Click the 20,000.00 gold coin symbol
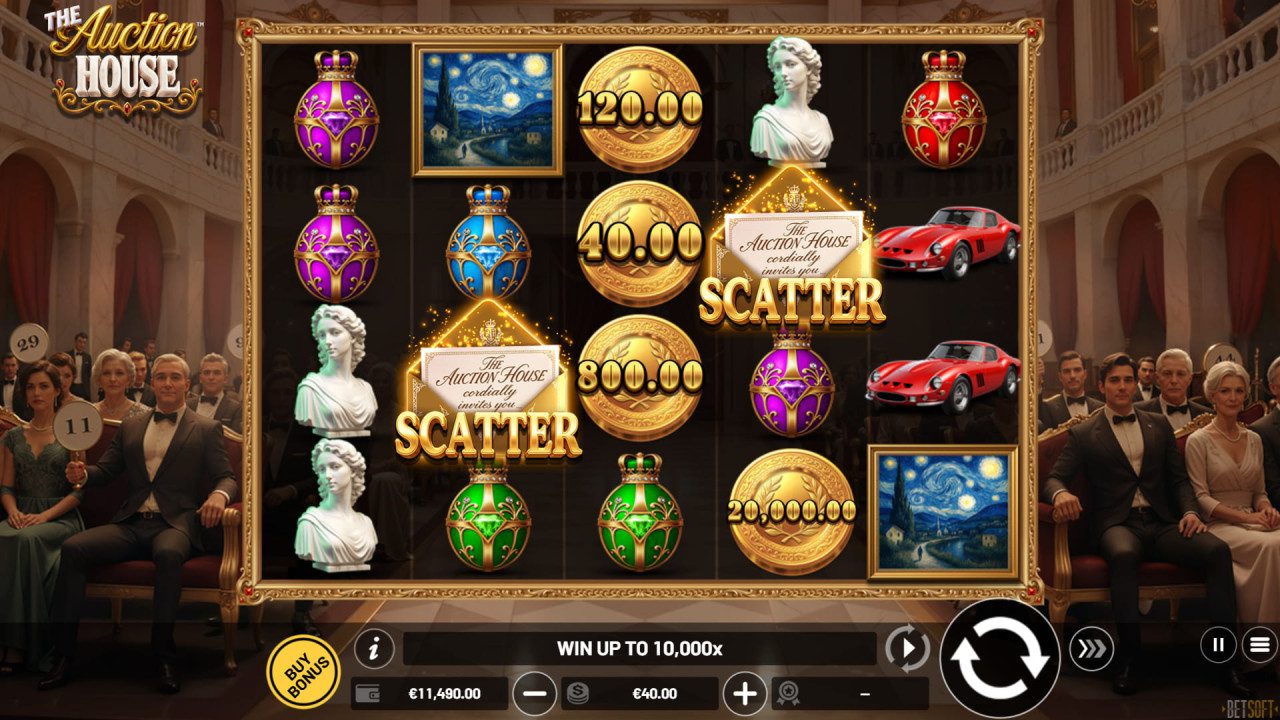 [x=793, y=510]
